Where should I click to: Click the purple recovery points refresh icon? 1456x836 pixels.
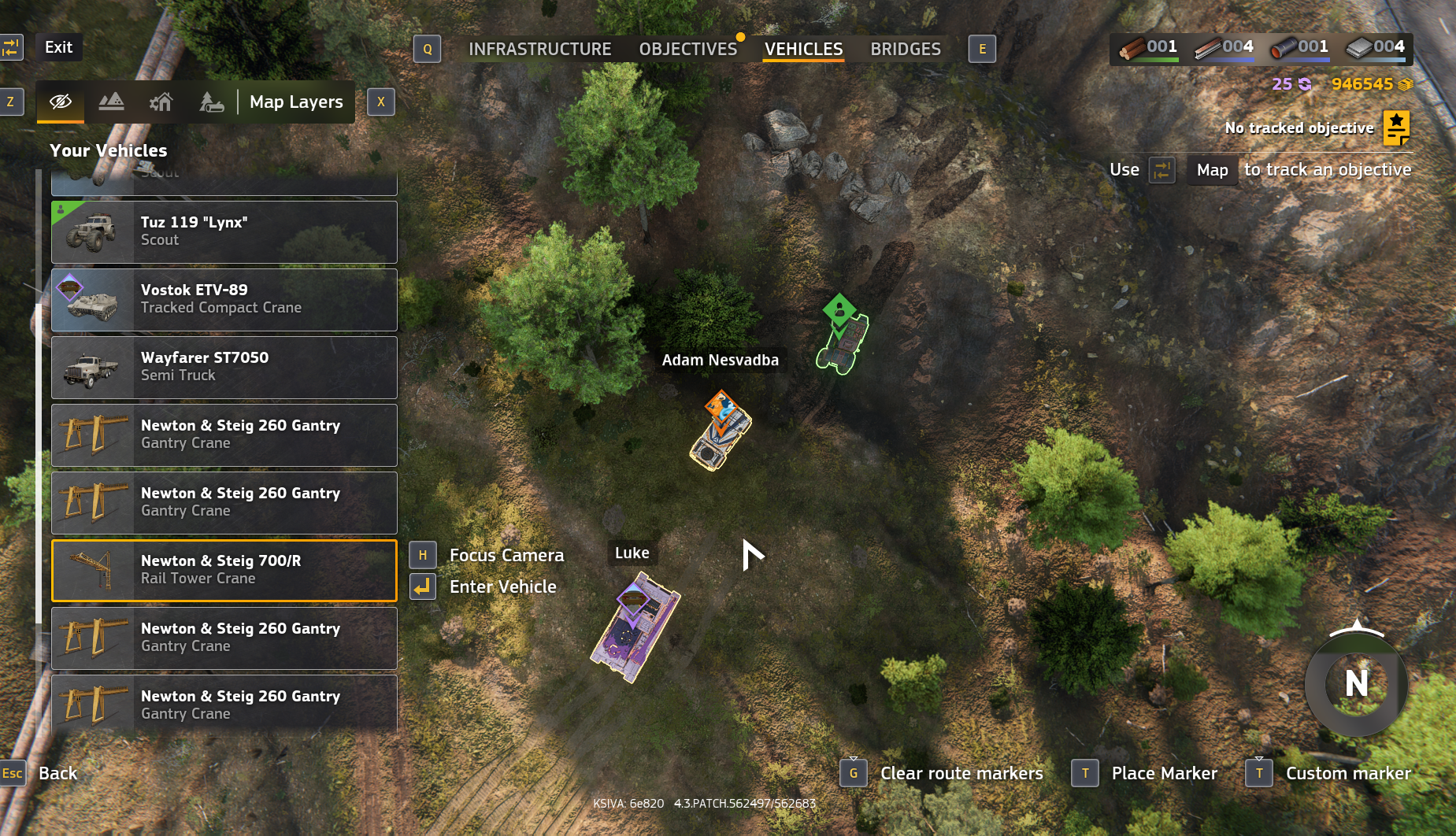pos(1306,83)
